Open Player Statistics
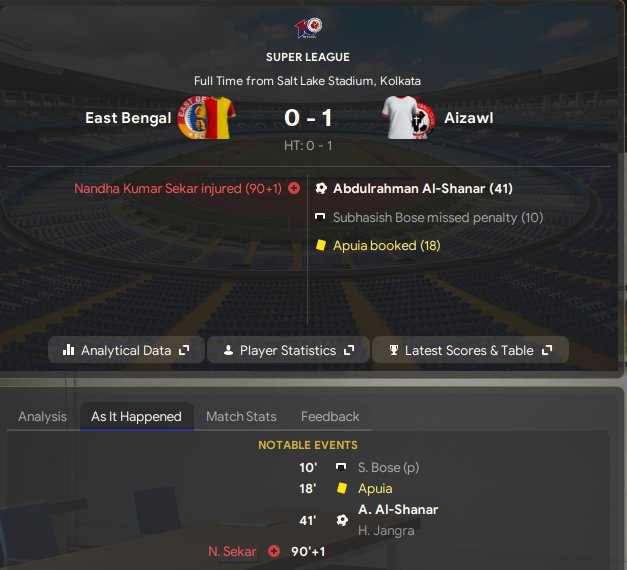 289,350
